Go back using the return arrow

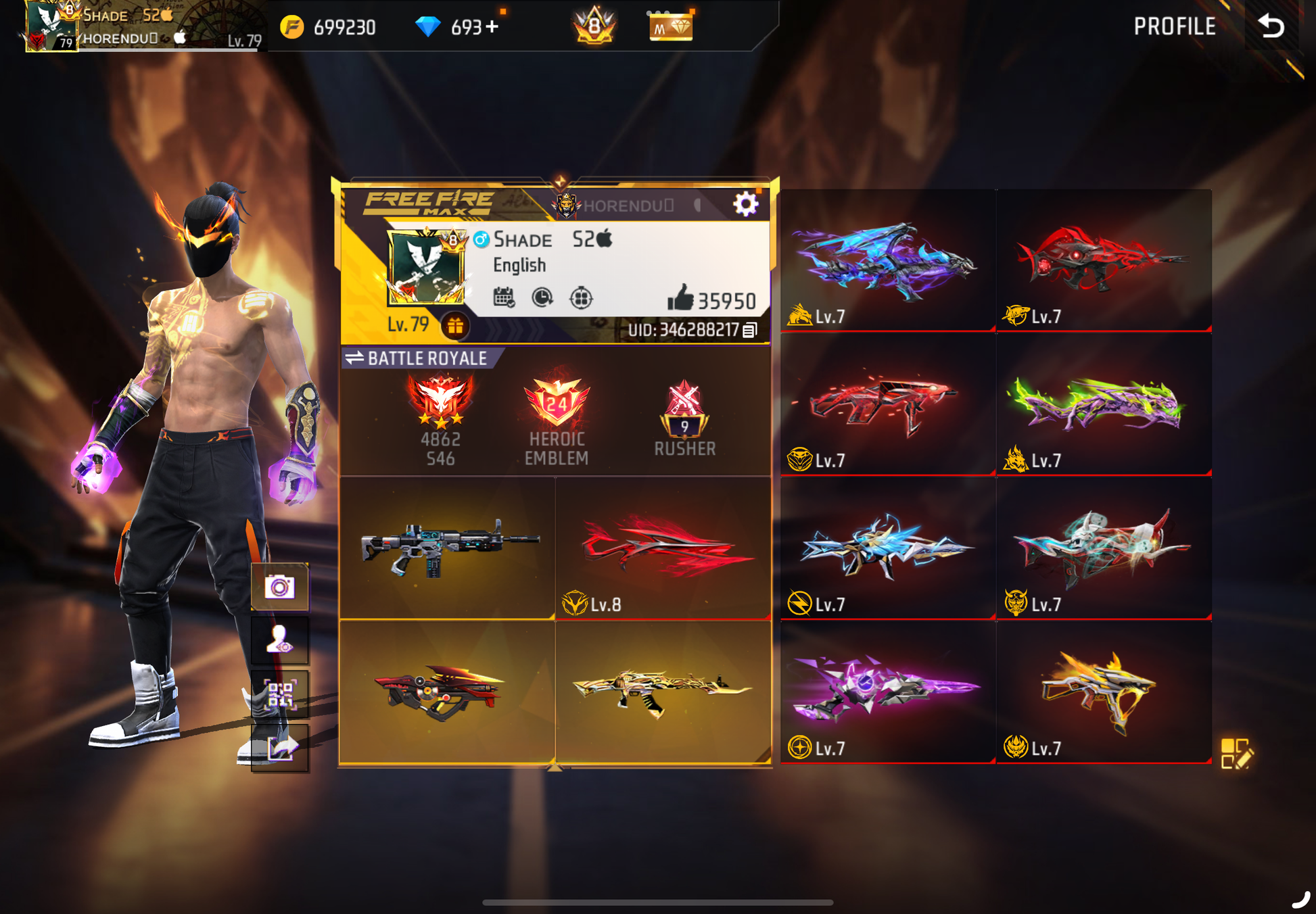pos(1271,26)
